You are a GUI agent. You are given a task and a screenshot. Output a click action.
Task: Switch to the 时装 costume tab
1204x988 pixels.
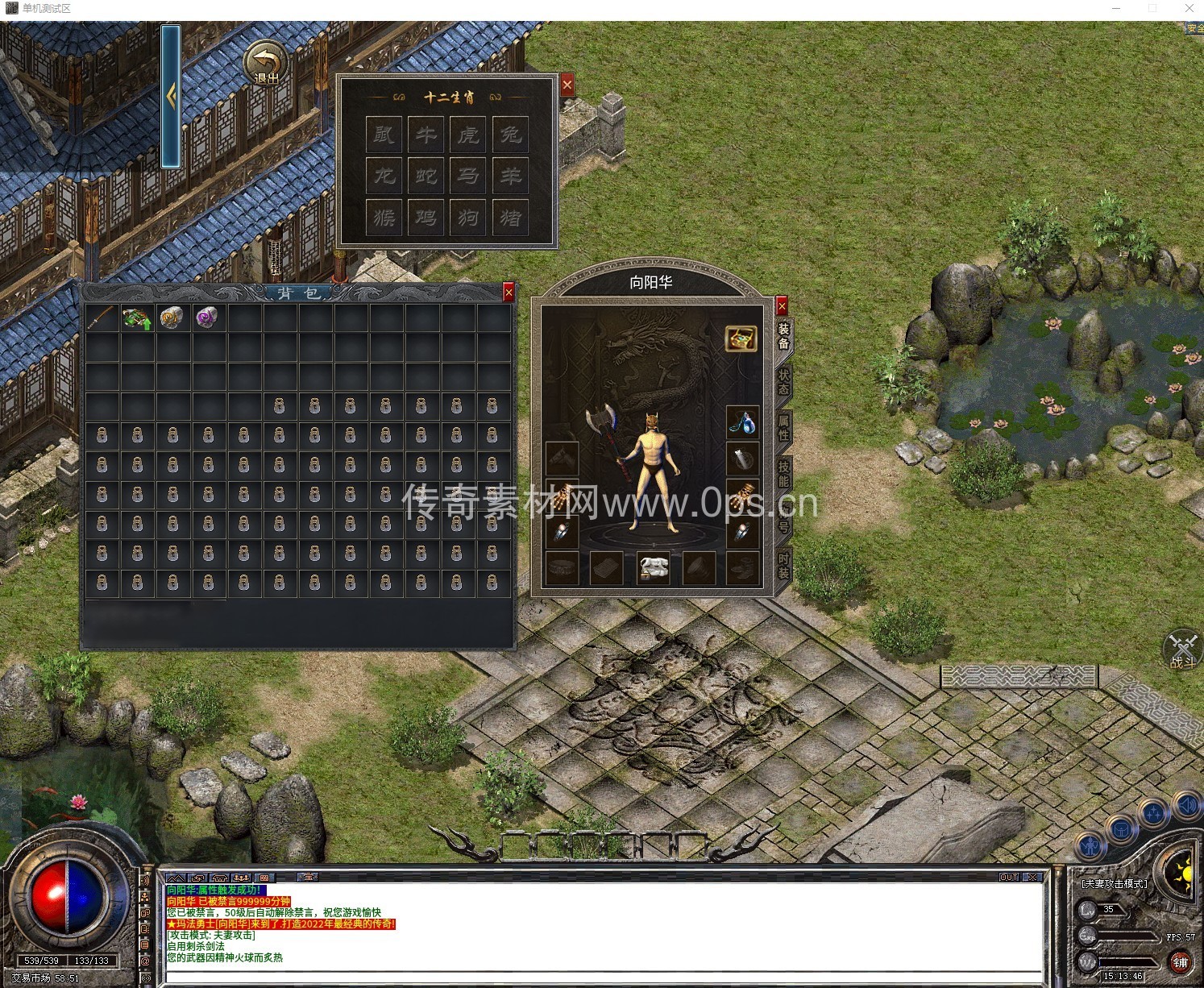click(x=783, y=566)
